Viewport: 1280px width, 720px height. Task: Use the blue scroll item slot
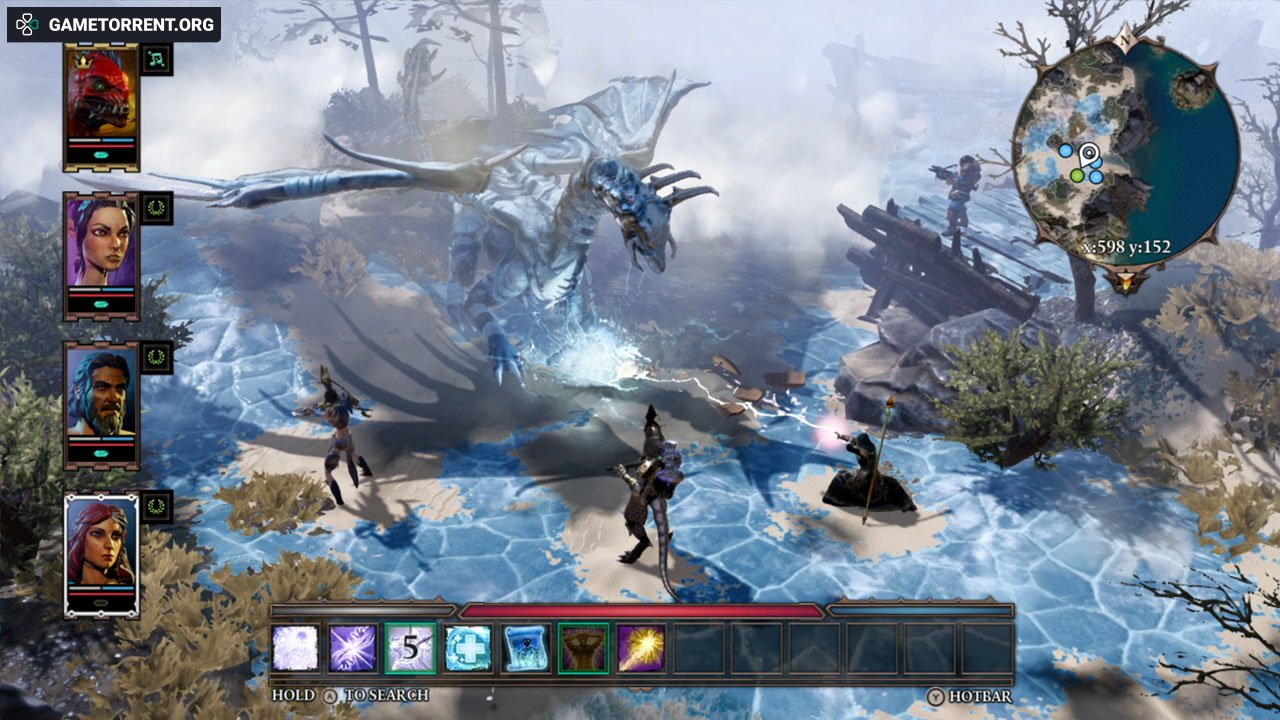coord(526,648)
